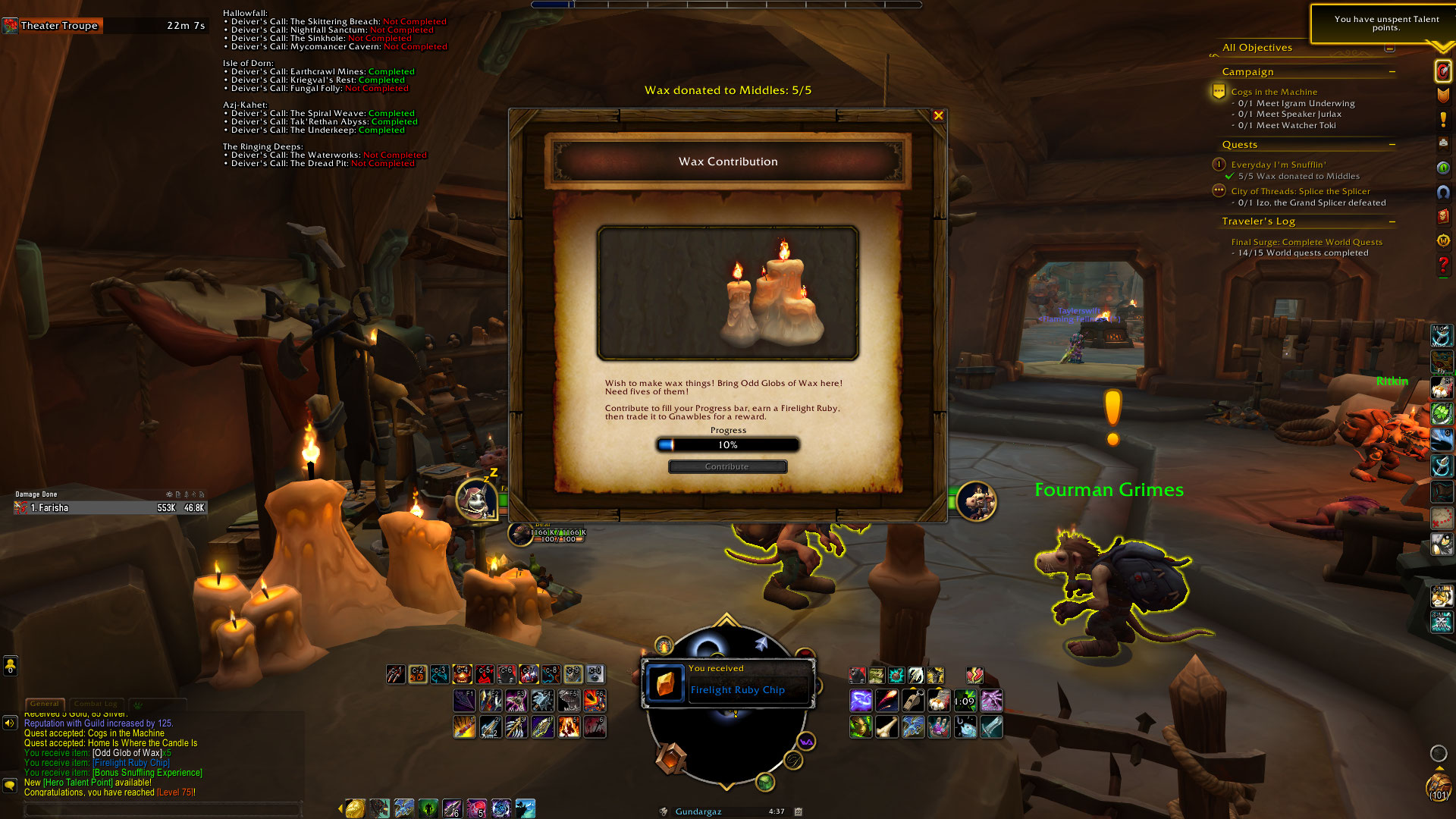Open City of Threads: Splice the Splicer
Viewport: 1456px width, 819px height.
click(1301, 191)
